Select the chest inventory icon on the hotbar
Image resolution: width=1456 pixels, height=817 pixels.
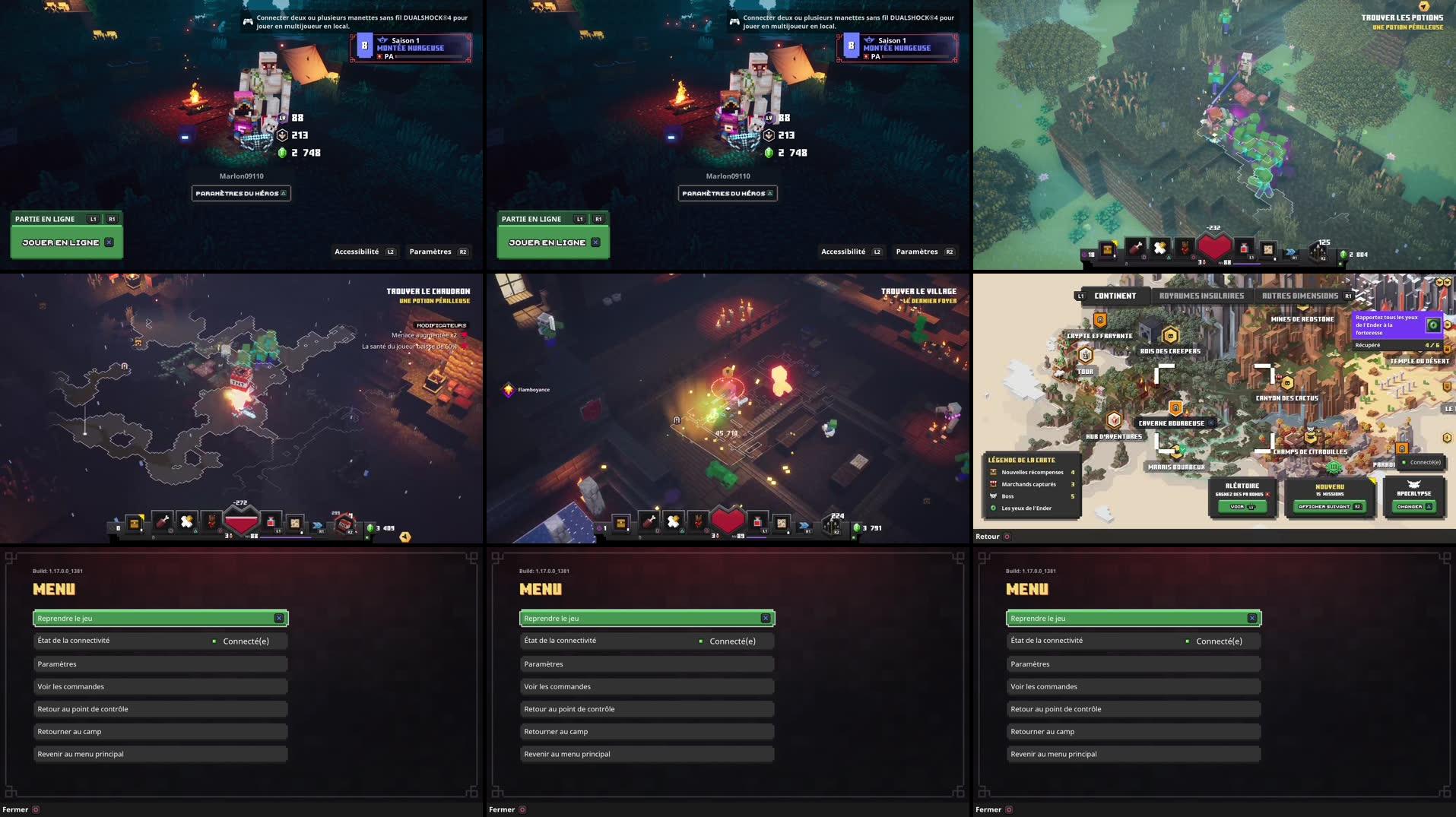pos(620,523)
